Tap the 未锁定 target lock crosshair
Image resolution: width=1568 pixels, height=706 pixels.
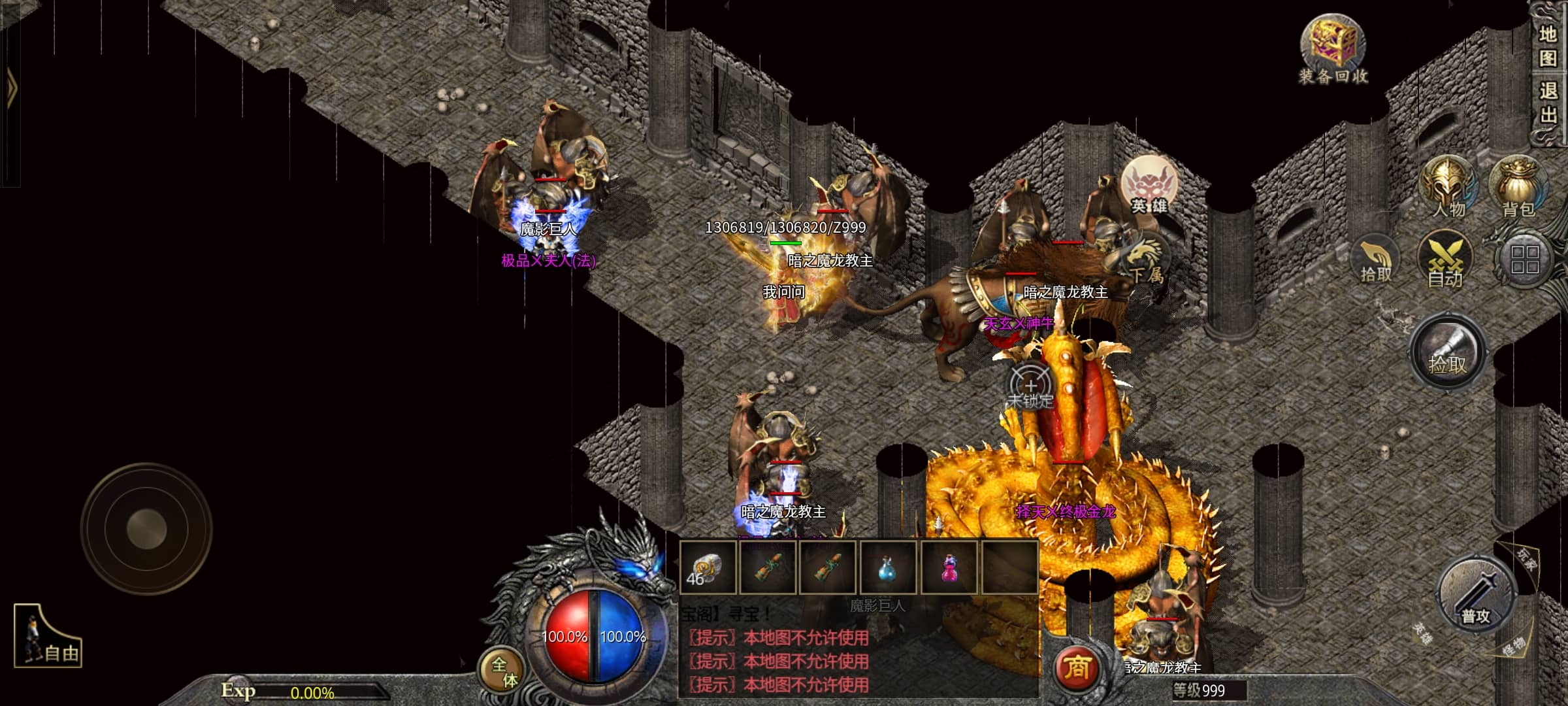point(1030,387)
